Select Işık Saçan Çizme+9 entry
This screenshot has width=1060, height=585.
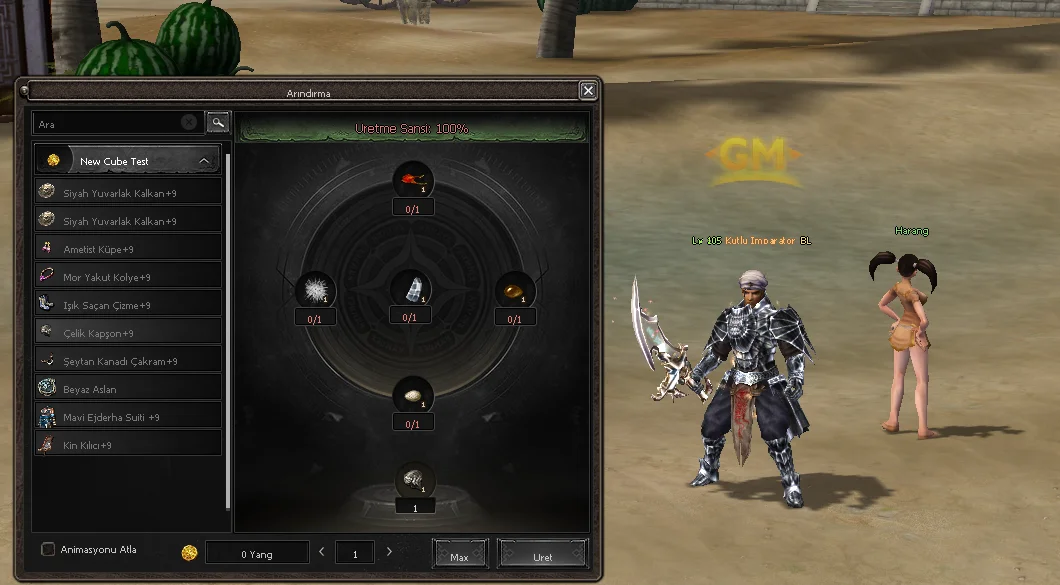(x=128, y=305)
